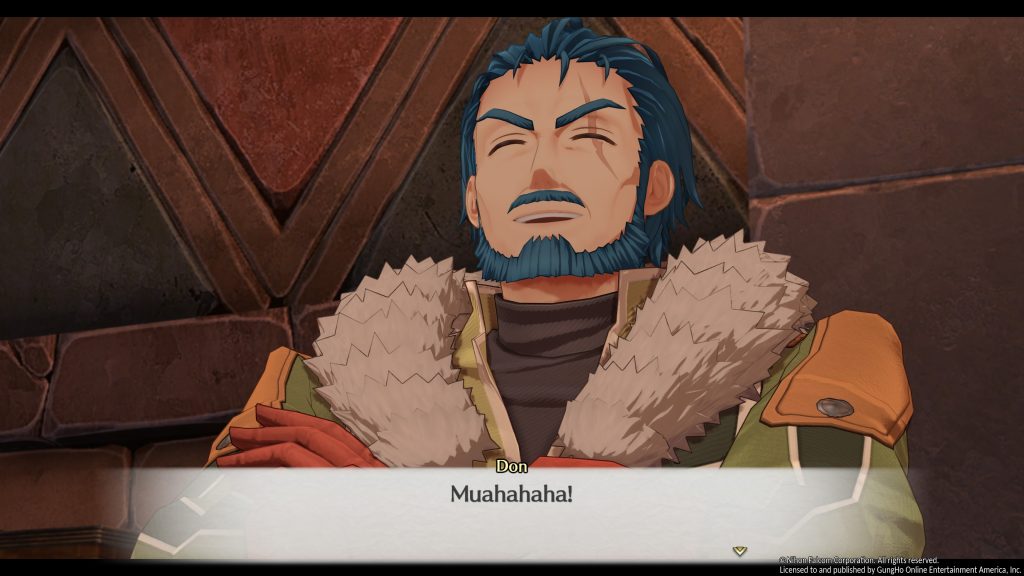Click Don's "Muahahaha!" dialogue box
The width and height of the screenshot is (1024, 576).
point(511,495)
